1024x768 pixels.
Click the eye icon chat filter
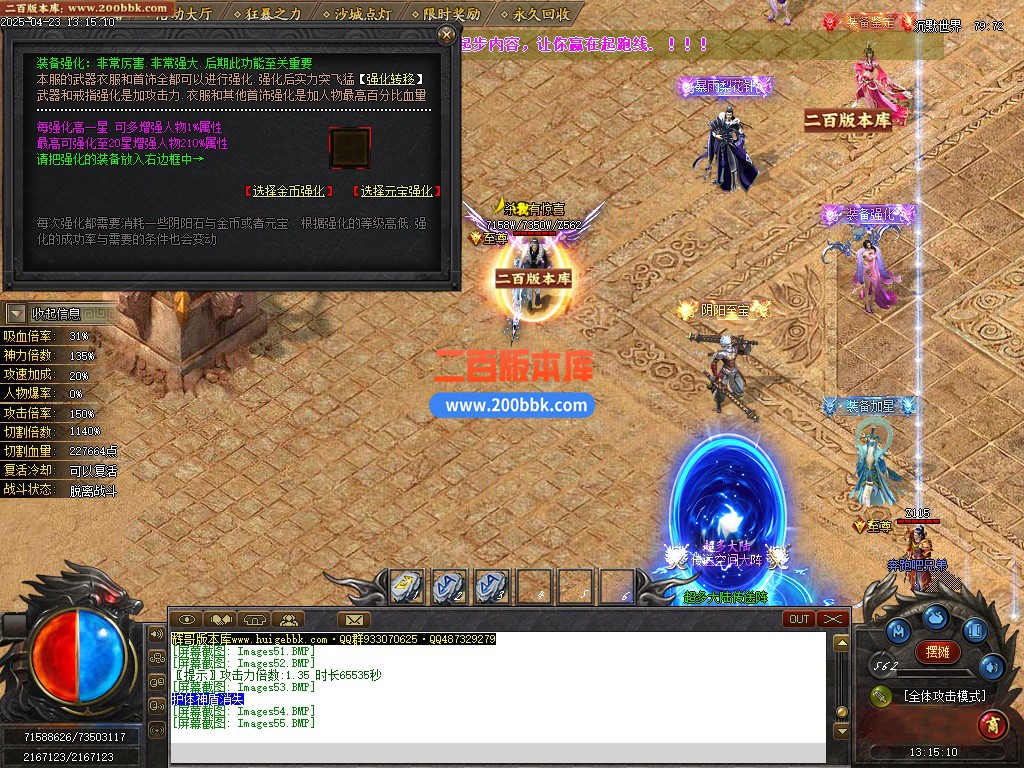coord(187,620)
